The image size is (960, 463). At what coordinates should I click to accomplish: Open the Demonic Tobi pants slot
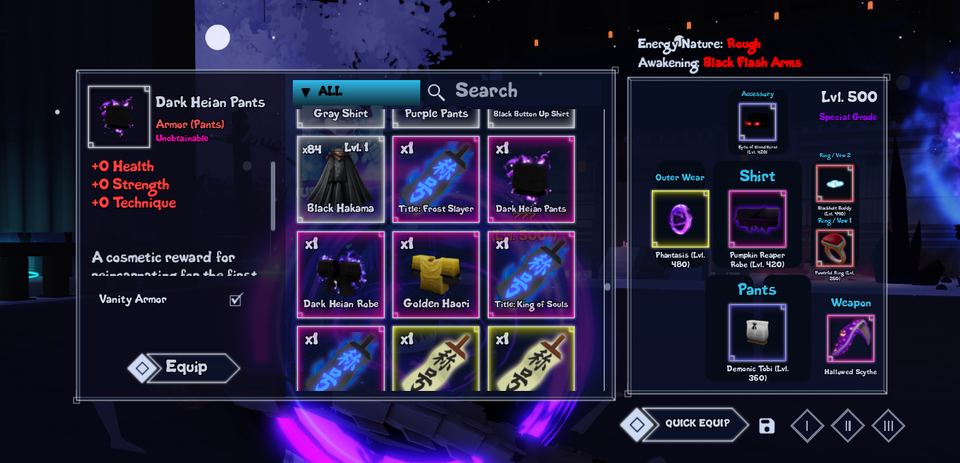[757, 332]
